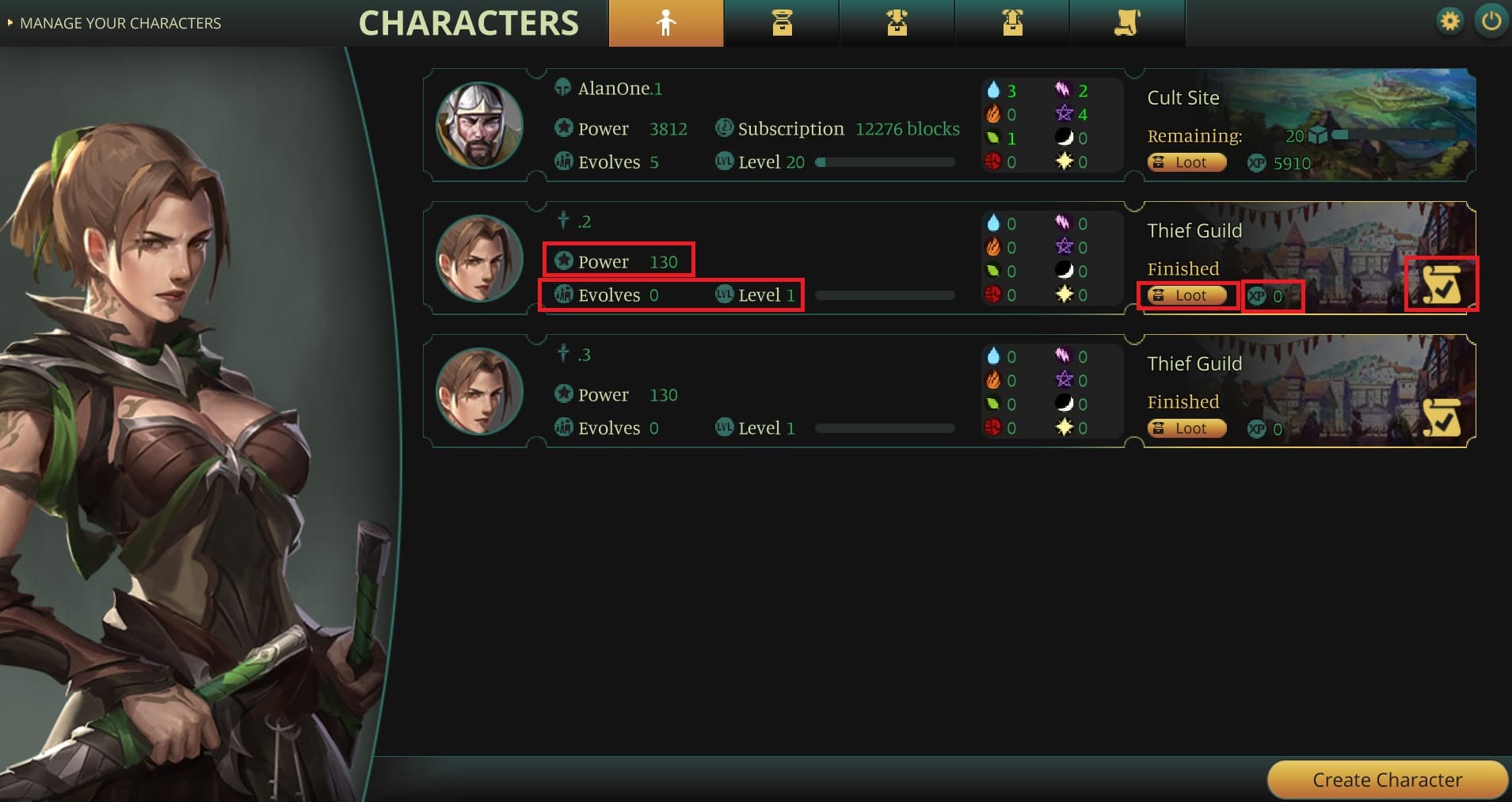
Task: Switch to the chest with down-arrow tab
Action: tap(897, 23)
